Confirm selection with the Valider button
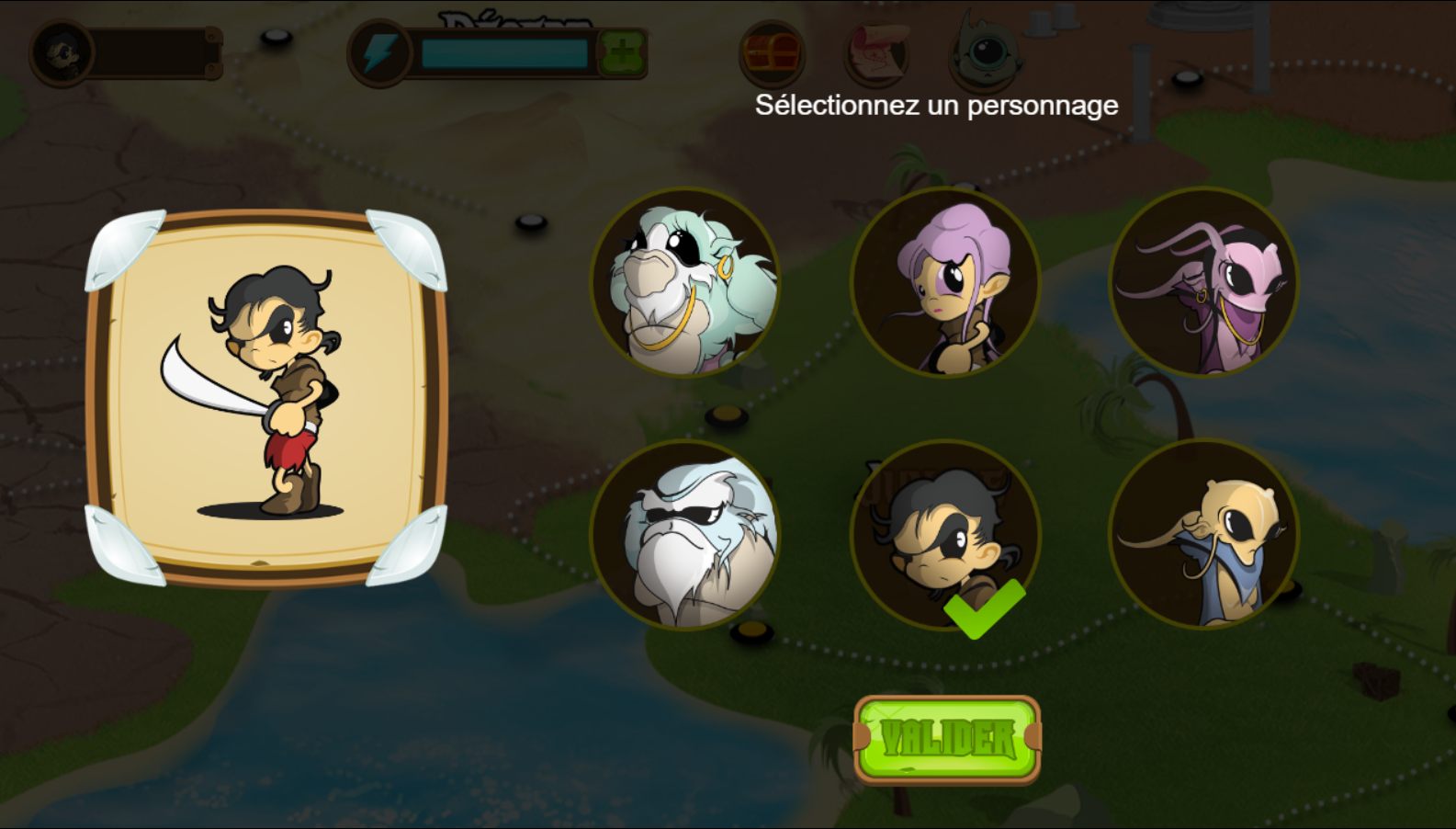The height and width of the screenshot is (829, 1456). click(947, 739)
